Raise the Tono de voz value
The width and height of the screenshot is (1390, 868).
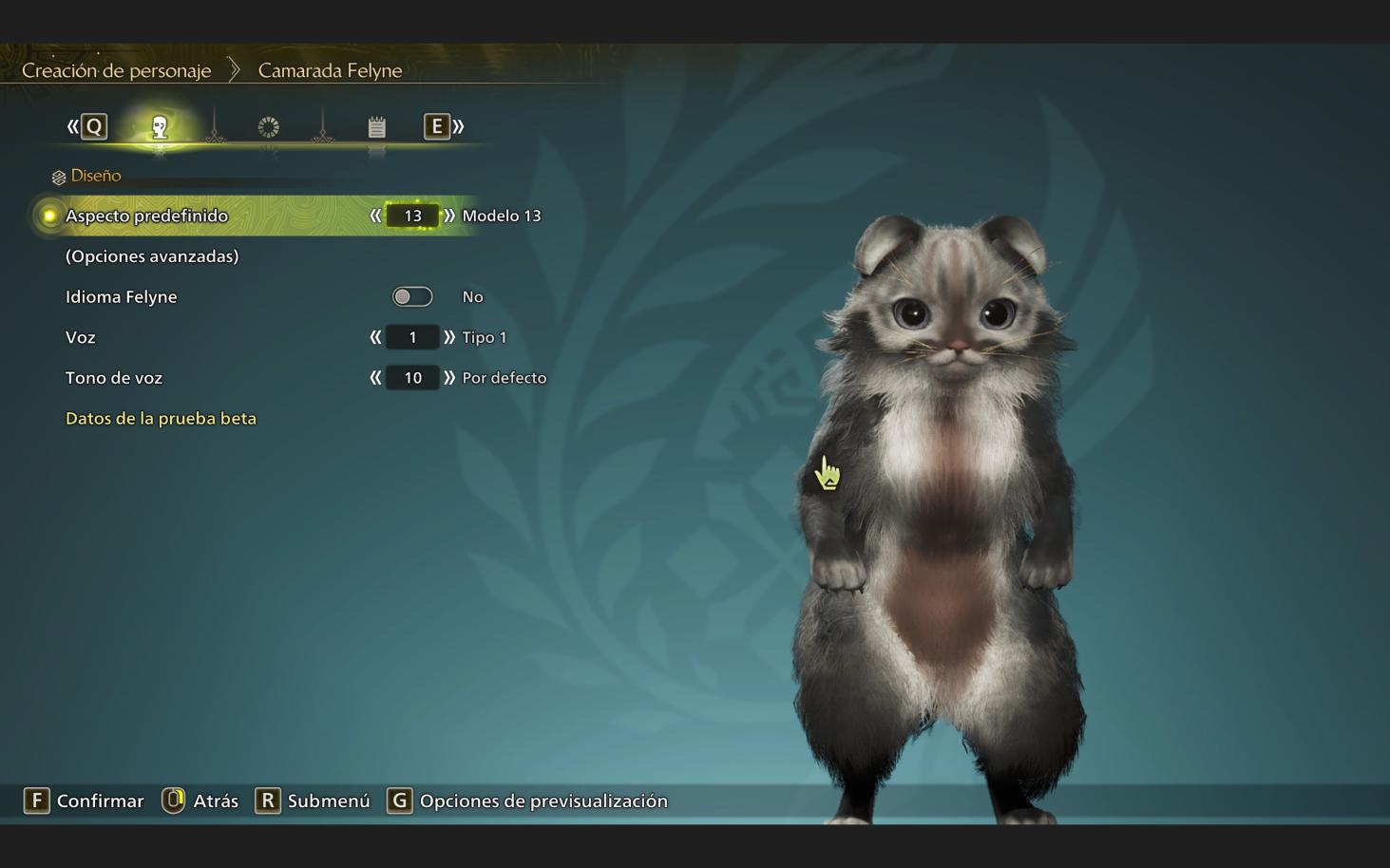click(x=449, y=378)
